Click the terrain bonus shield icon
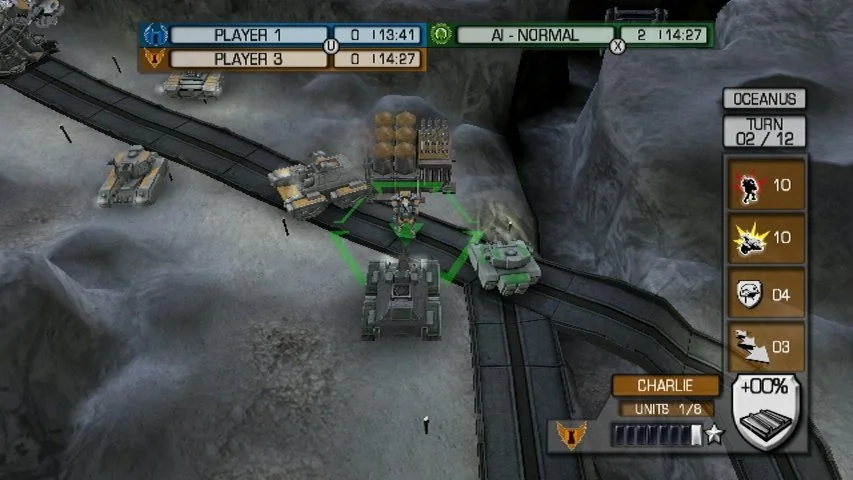This screenshot has height=480, width=853. 767,412
